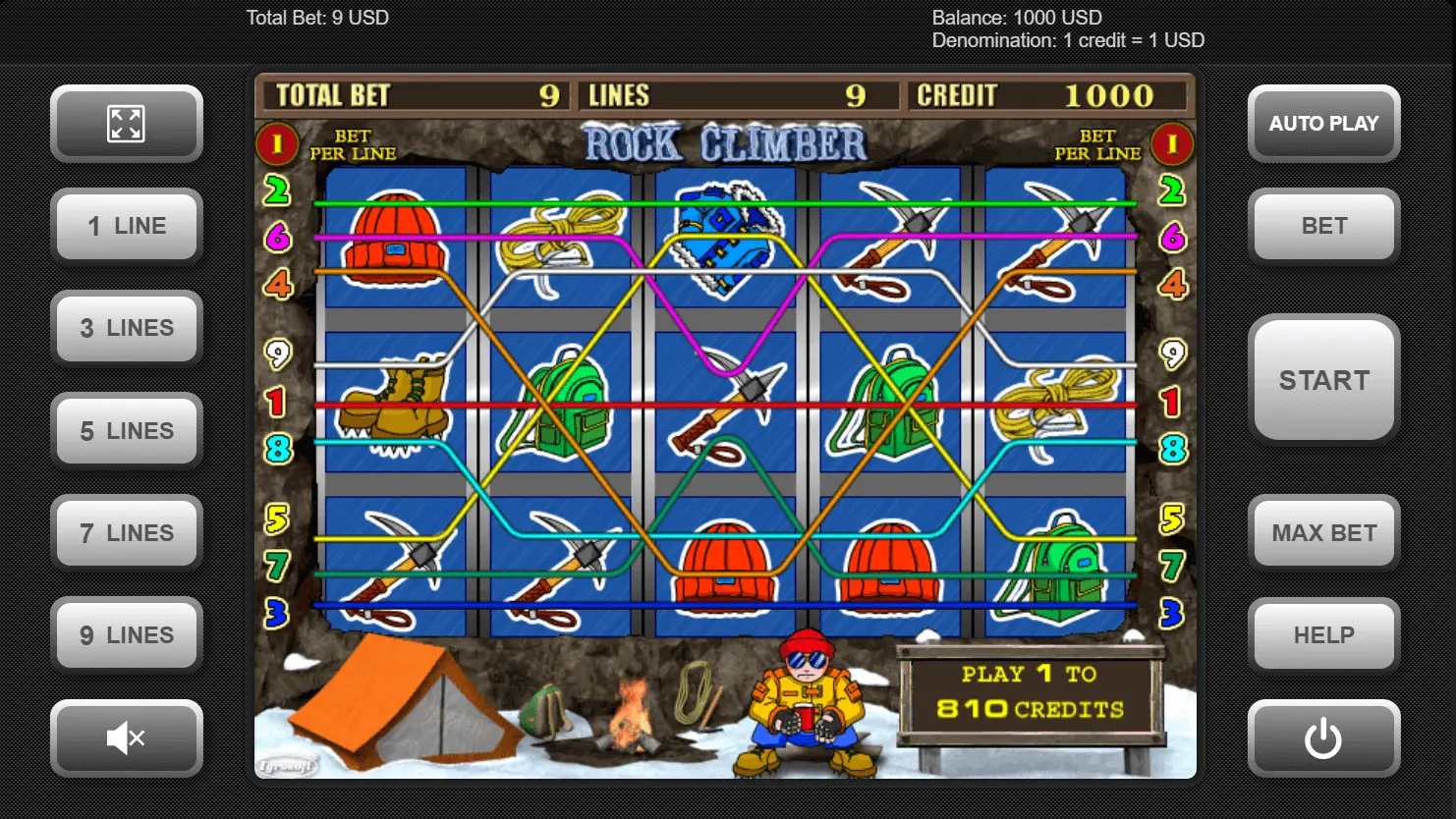The image size is (1456, 819).
Task: Choose 3 LINES to play
Action: [x=126, y=328]
